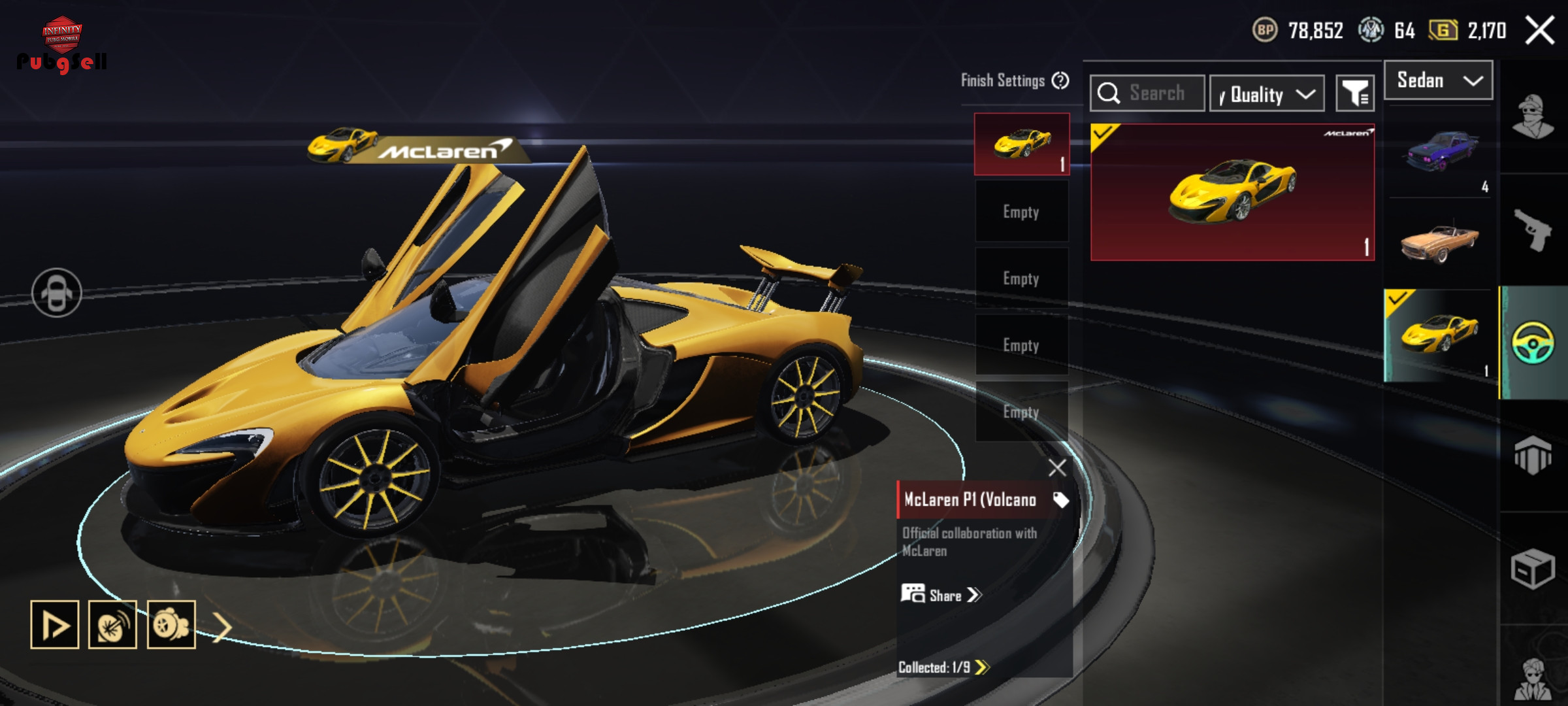Select the large McLaren P1 finish card
The width and height of the screenshot is (1568, 706).
[x=1232, y=192]
